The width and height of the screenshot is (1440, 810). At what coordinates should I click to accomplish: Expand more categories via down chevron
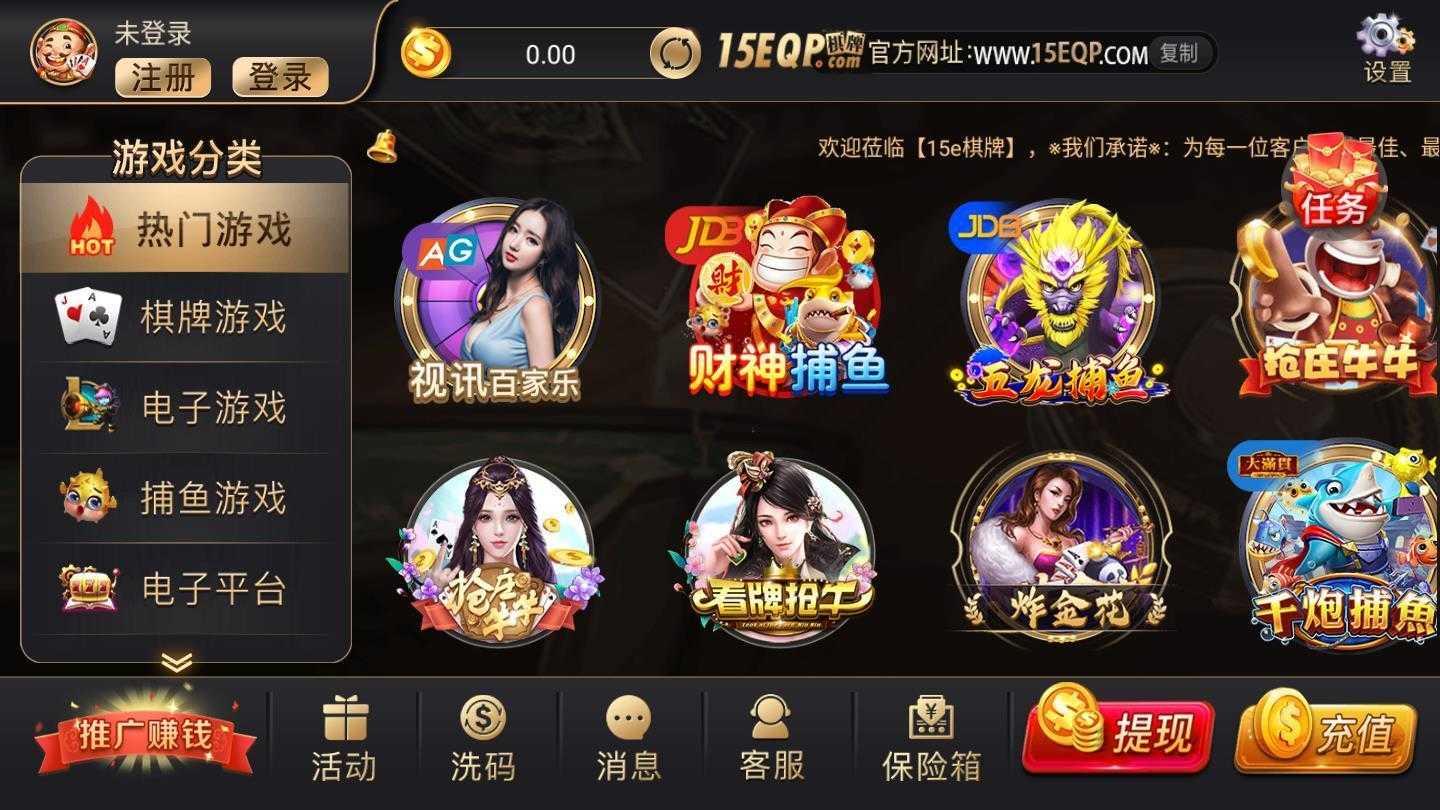[178, 662]
